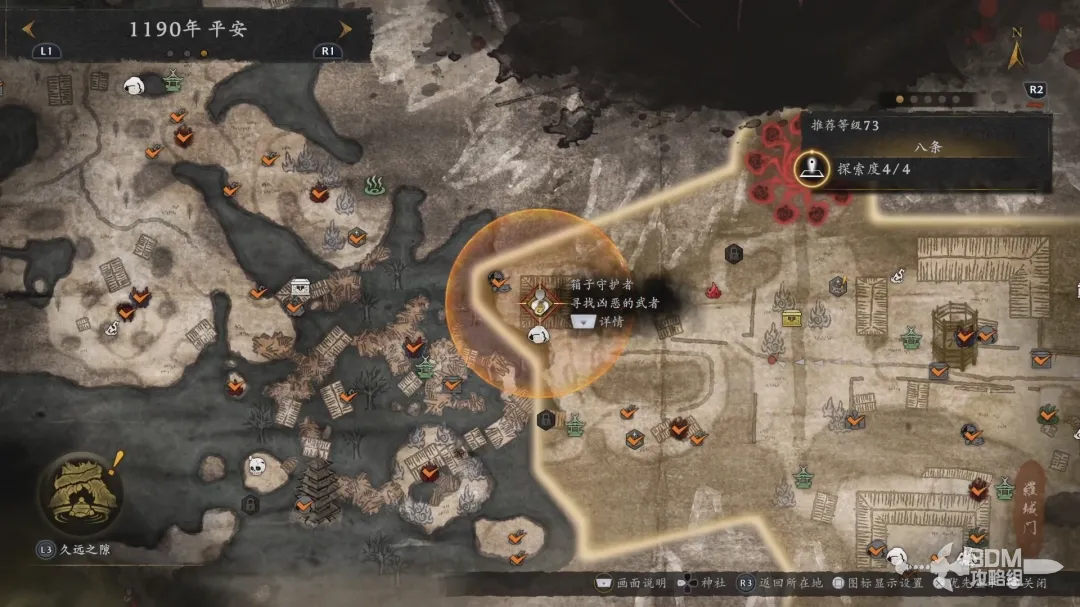Switch to the next era with right arrow
The height and width of the screenshot is (607, 1080).
point(346,29)
